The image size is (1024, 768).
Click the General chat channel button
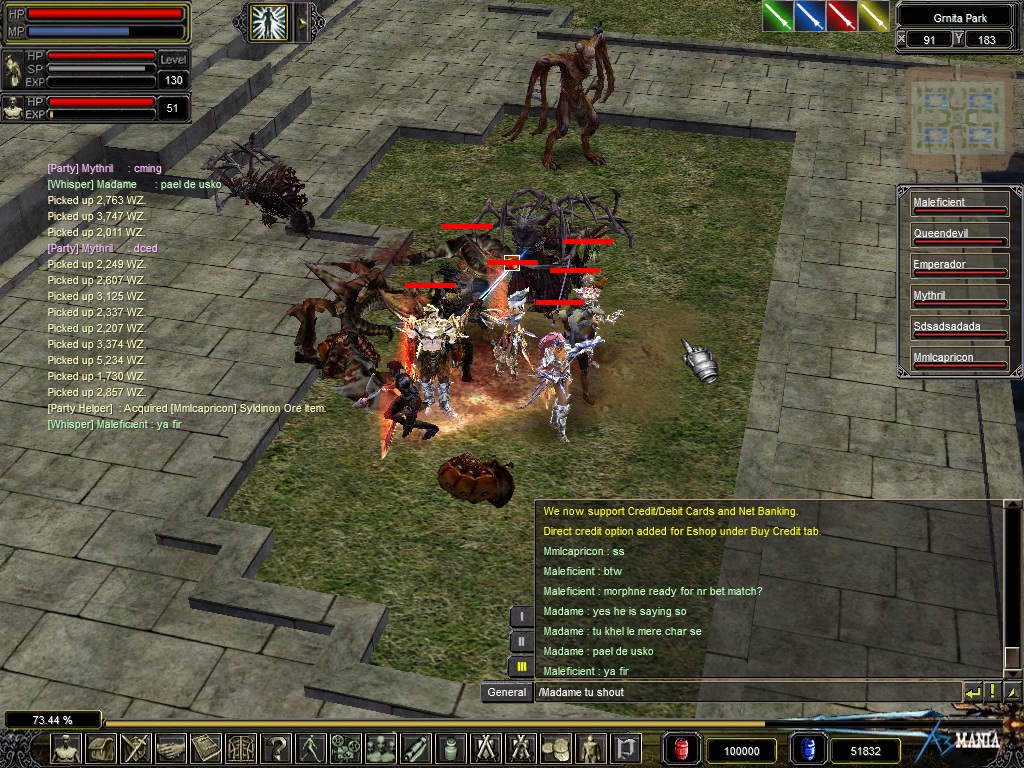click(x=507, y=692)
